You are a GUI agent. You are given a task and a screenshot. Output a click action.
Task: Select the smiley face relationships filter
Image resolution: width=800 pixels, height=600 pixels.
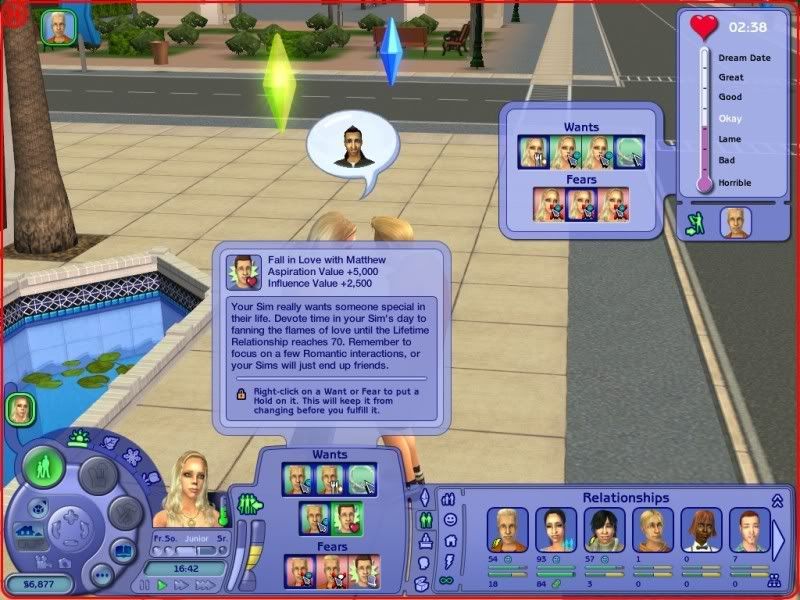click(x=449, y=520)
